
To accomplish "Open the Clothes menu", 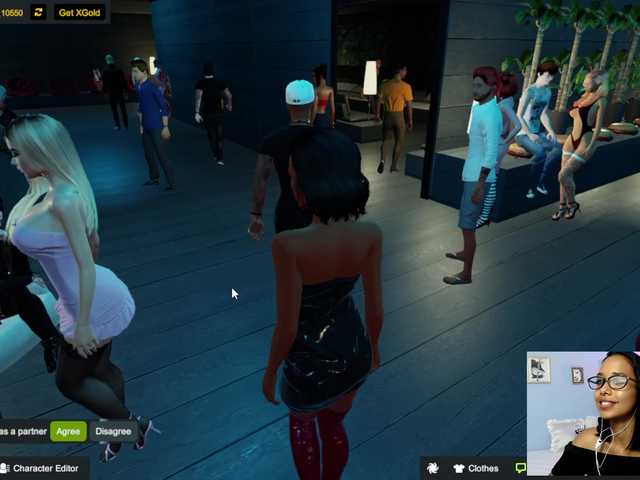I will 475,468.
